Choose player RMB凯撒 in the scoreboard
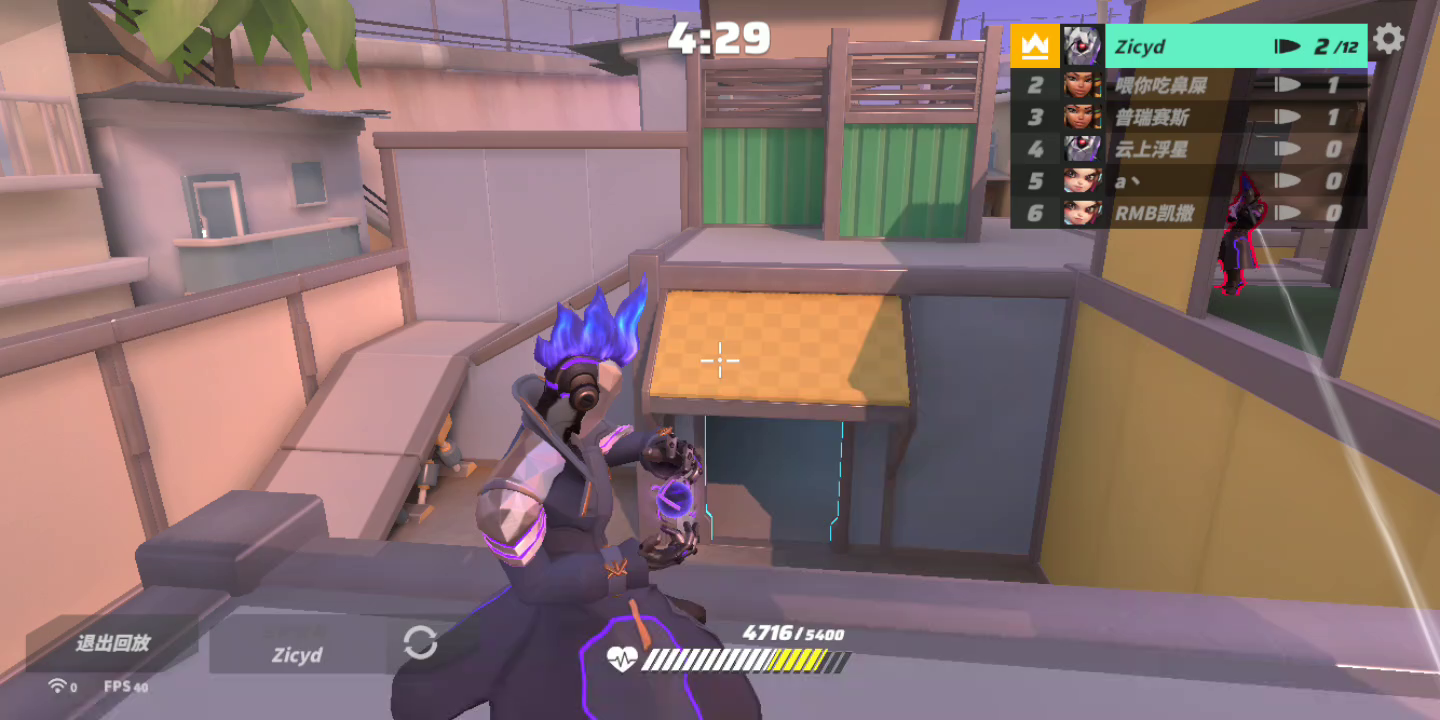 1188,213
